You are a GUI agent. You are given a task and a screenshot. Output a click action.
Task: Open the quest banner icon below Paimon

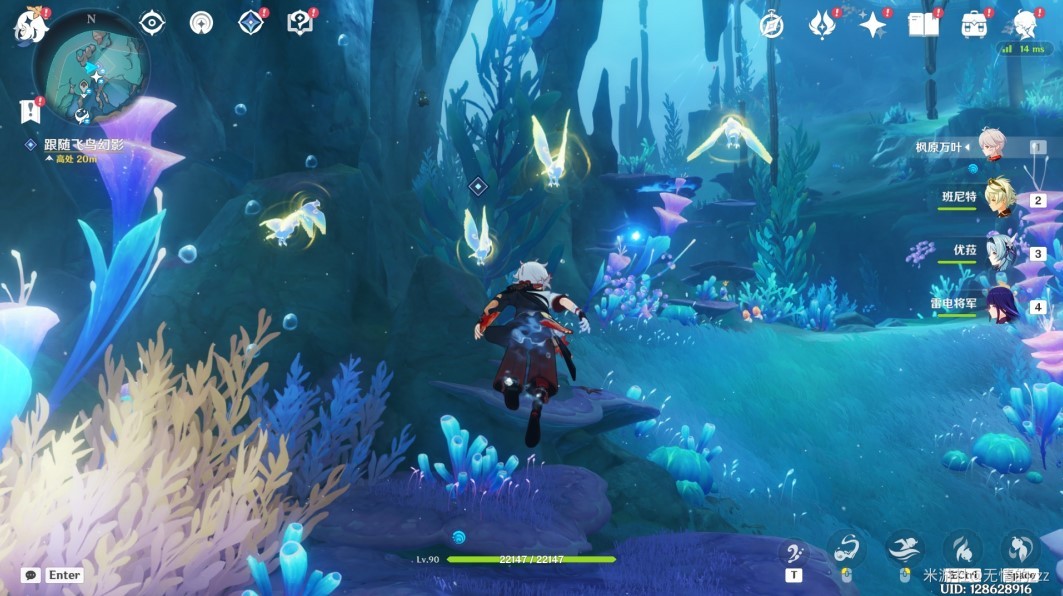pyautogui.click(x=29, y=111)
